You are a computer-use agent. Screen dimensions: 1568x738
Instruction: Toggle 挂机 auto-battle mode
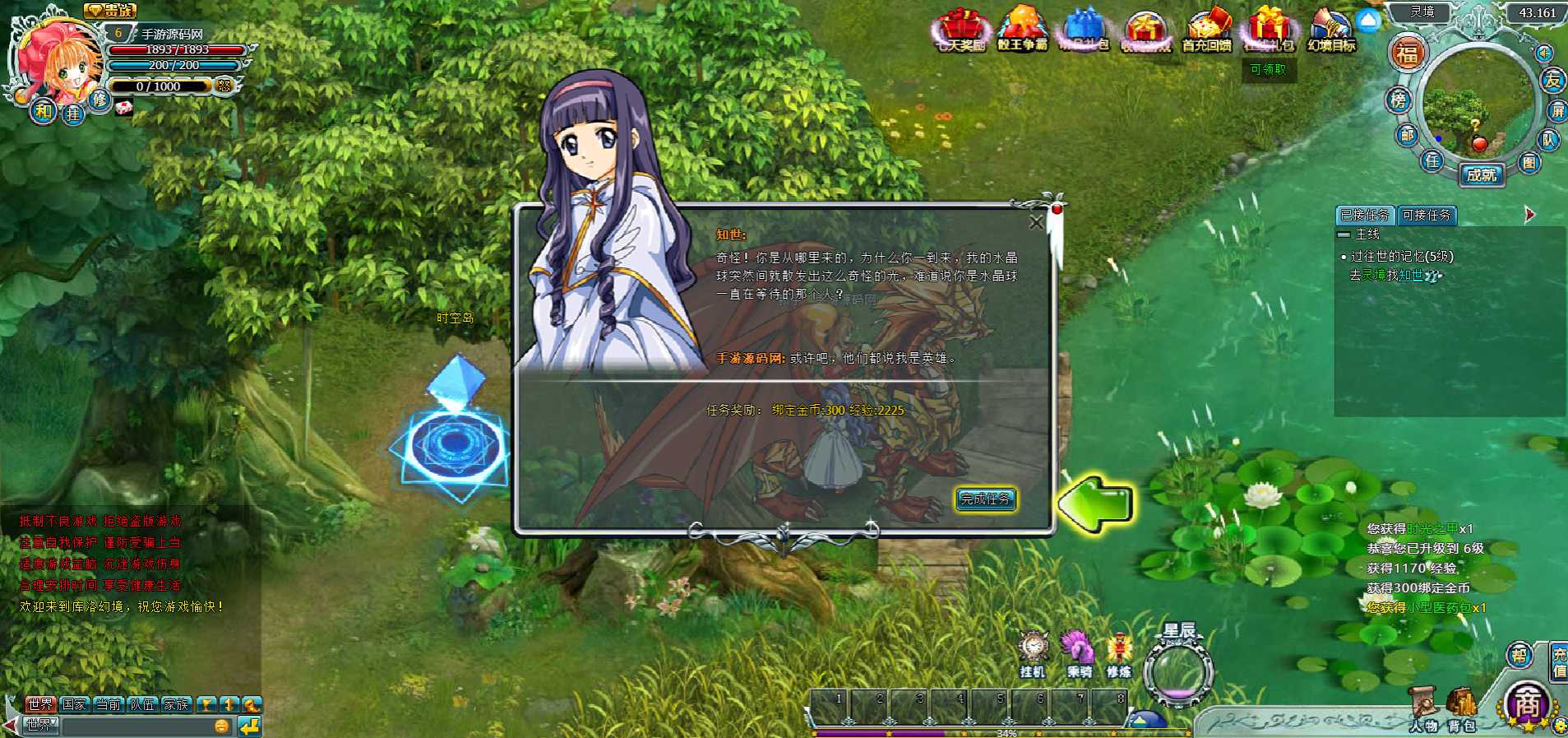click(1033, 653)
